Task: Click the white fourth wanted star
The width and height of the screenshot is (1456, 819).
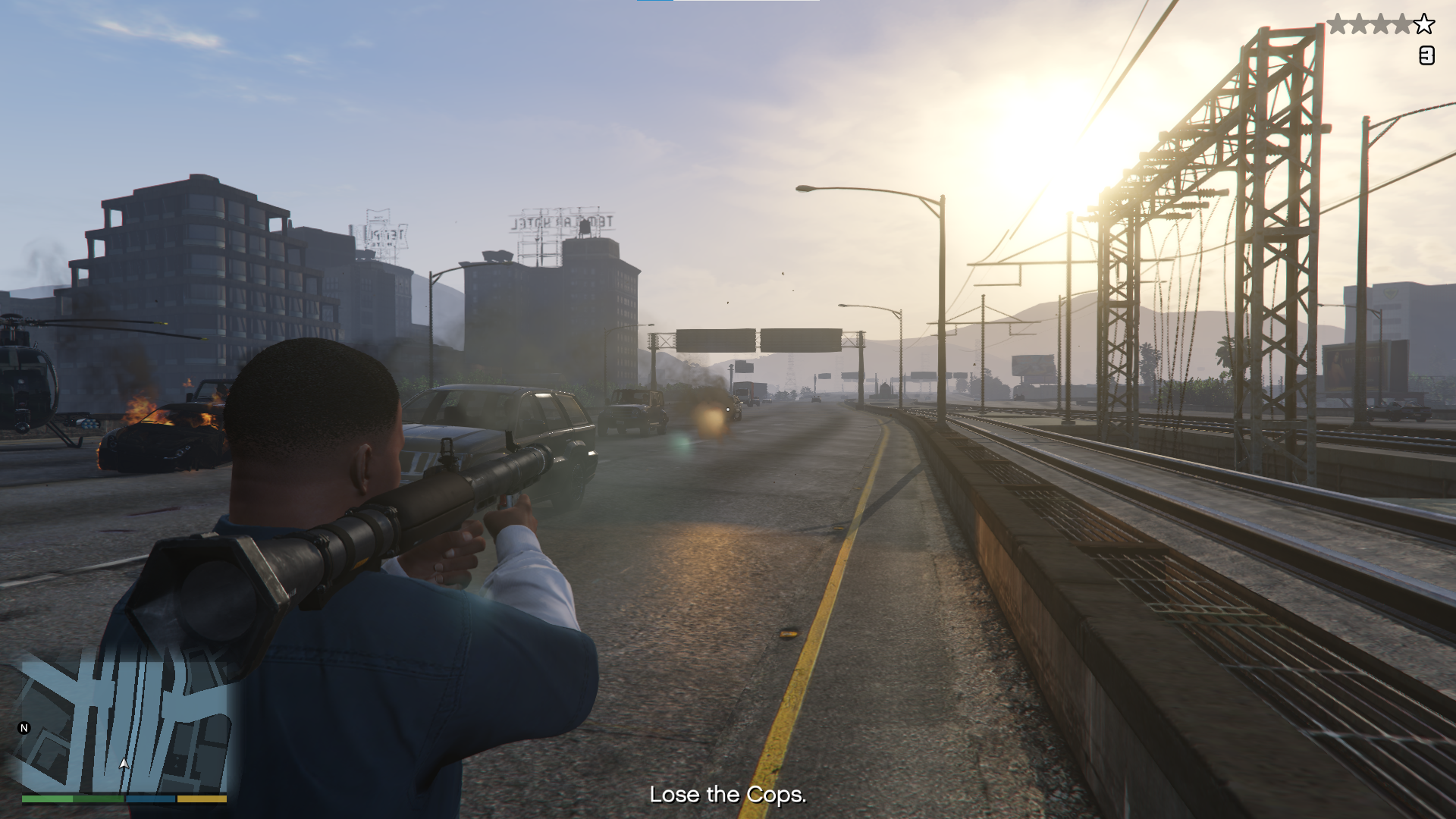Action: pyautogui.click(x=1402, y=24)
